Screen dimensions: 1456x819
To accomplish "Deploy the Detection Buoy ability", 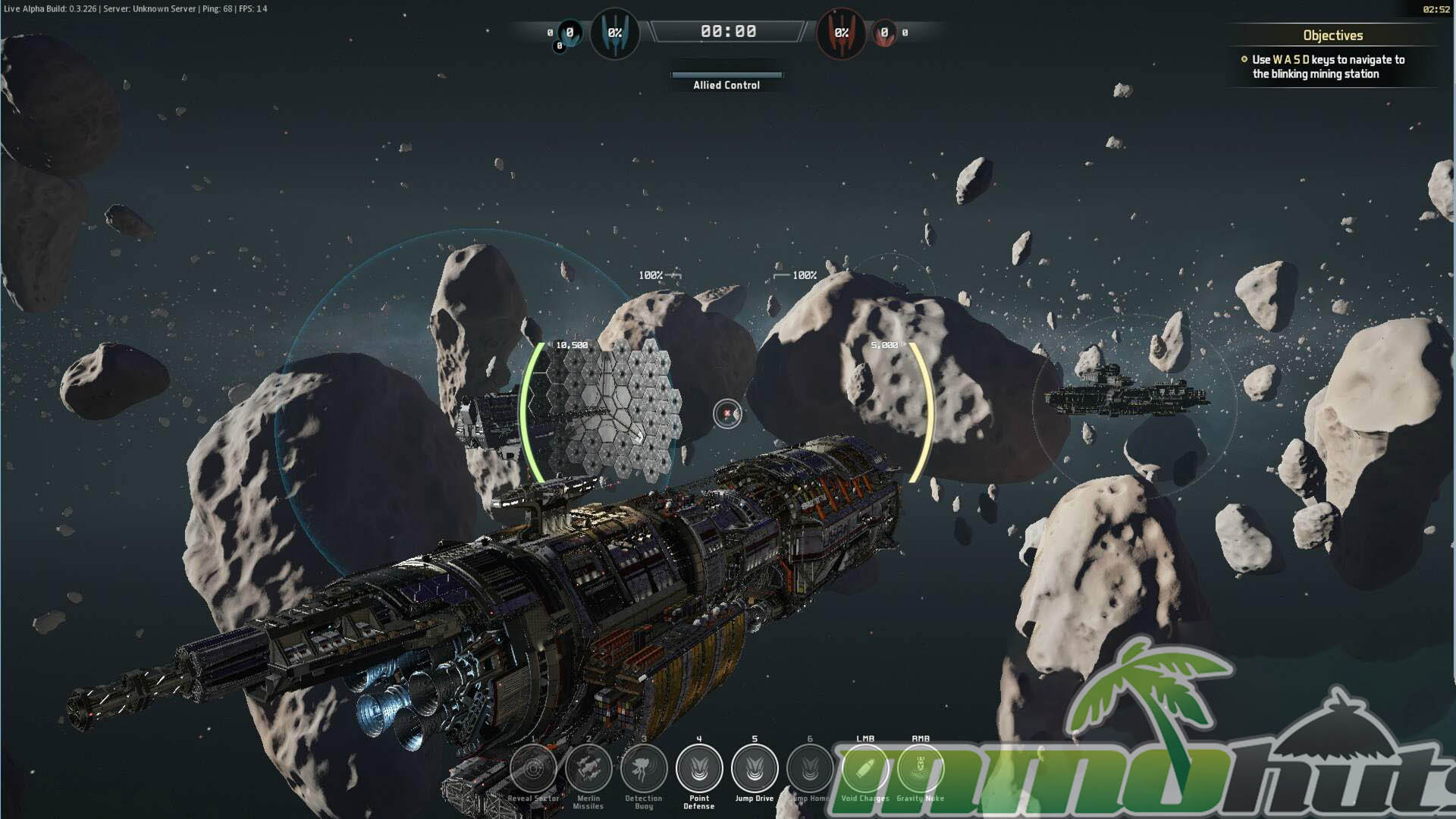I will pos(644,769).
